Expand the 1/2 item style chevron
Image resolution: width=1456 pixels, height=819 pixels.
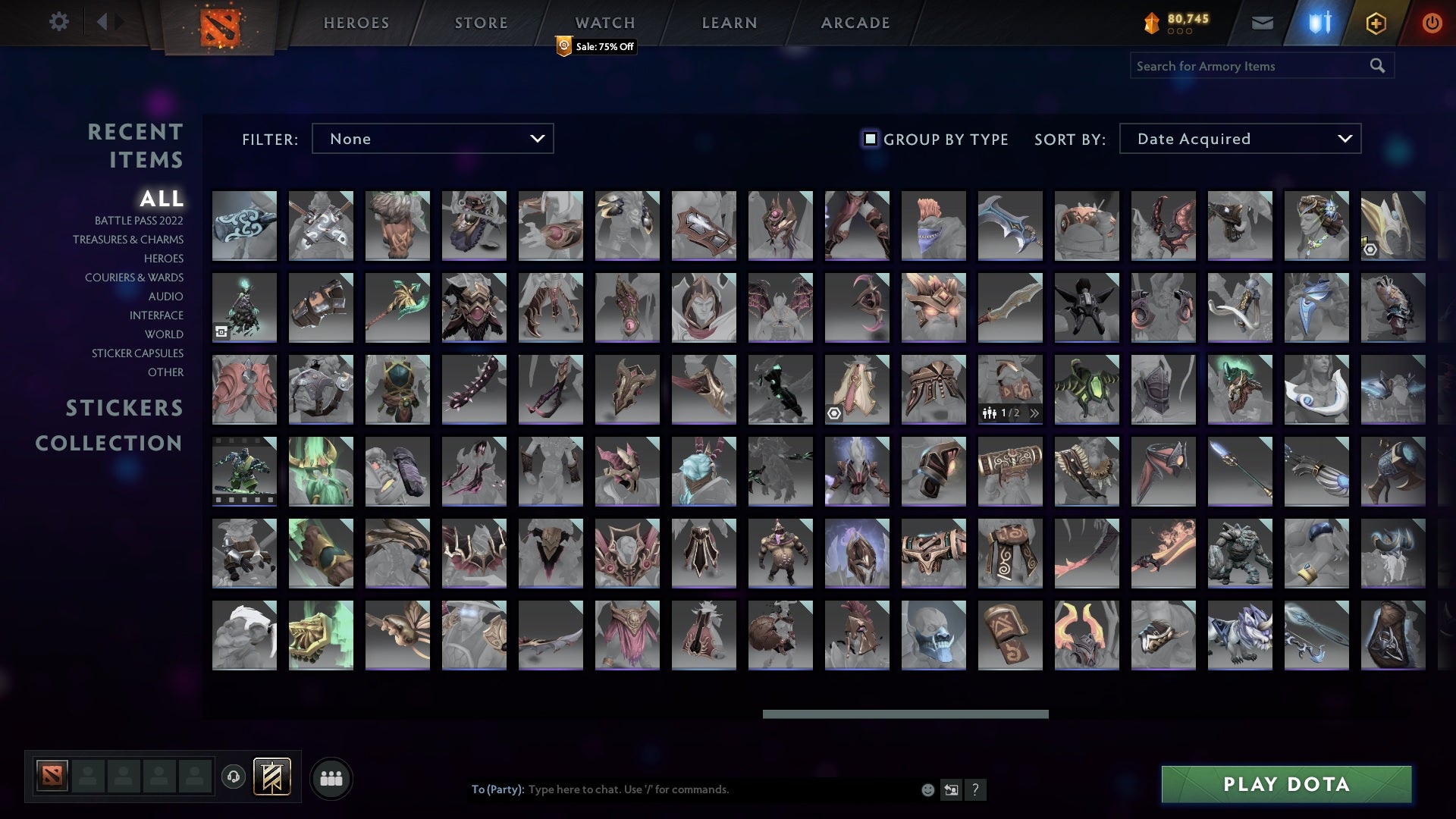[x=1033, y=414]
